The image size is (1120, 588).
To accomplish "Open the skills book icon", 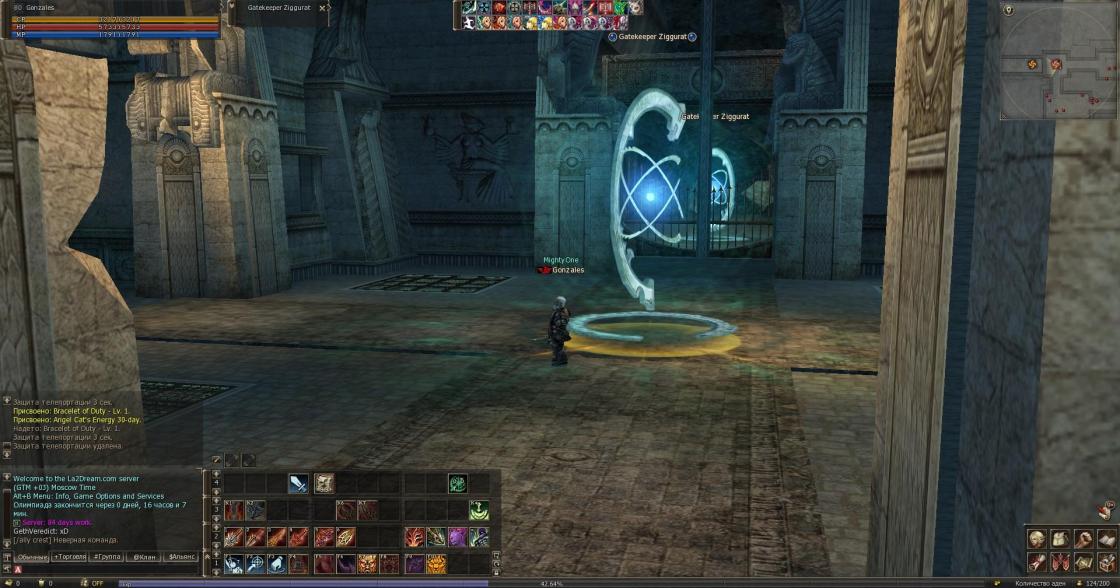I will pyautogui.click(x=1106, y=539).
